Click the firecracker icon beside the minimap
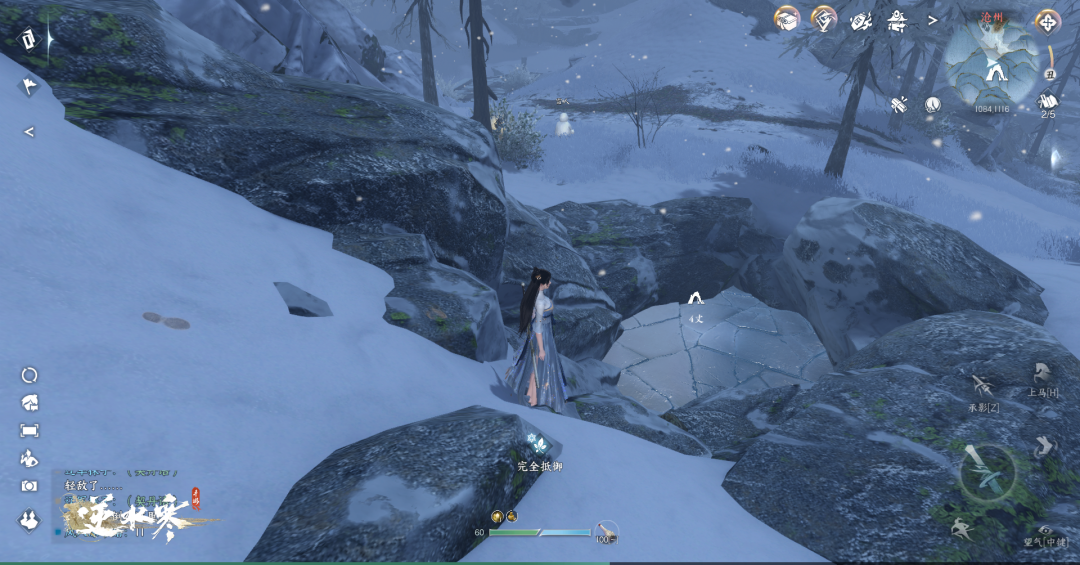Viewport: 1080px width, 565px height. coord(899,104)
